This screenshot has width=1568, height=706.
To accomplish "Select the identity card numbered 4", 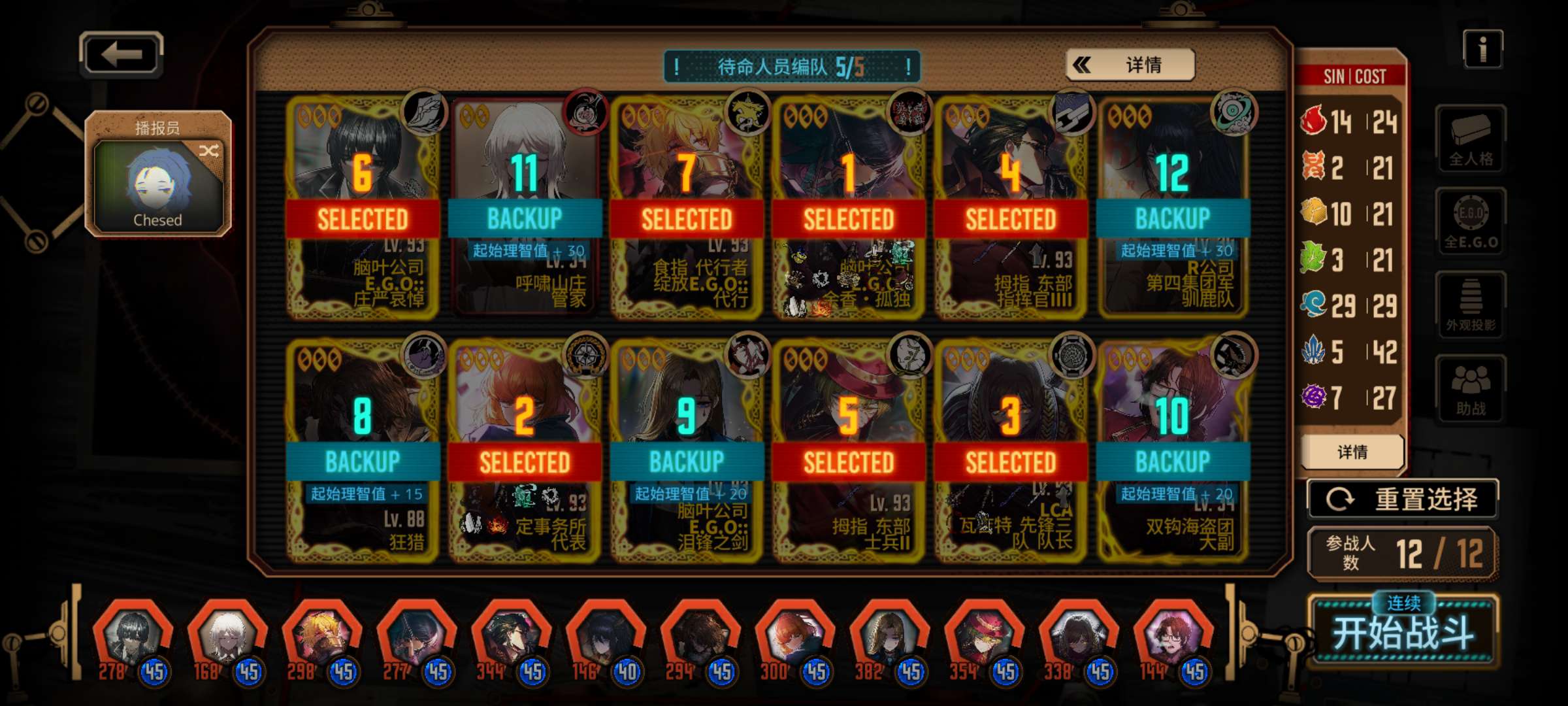I will pyautogui.click(x=1011, y=208).
